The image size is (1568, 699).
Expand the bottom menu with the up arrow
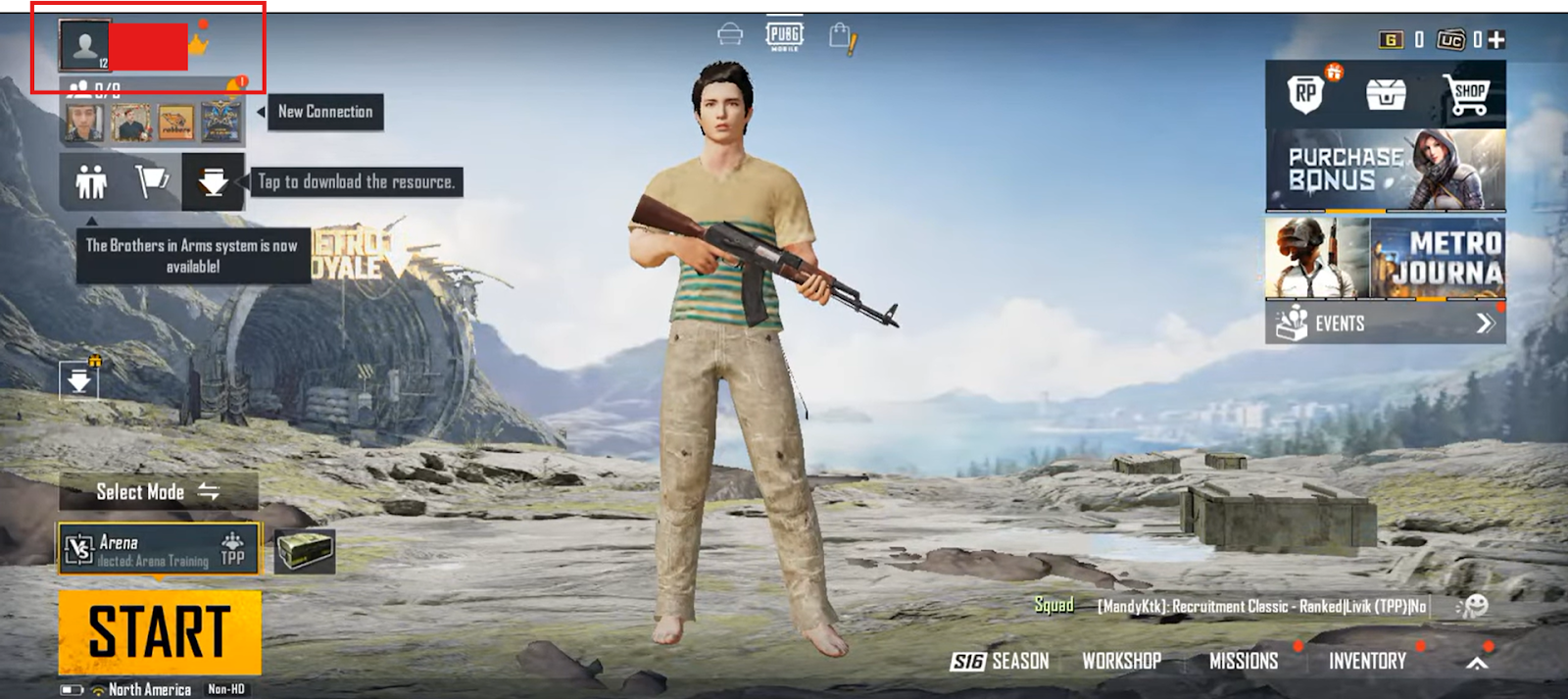(x=1476, y=663)
